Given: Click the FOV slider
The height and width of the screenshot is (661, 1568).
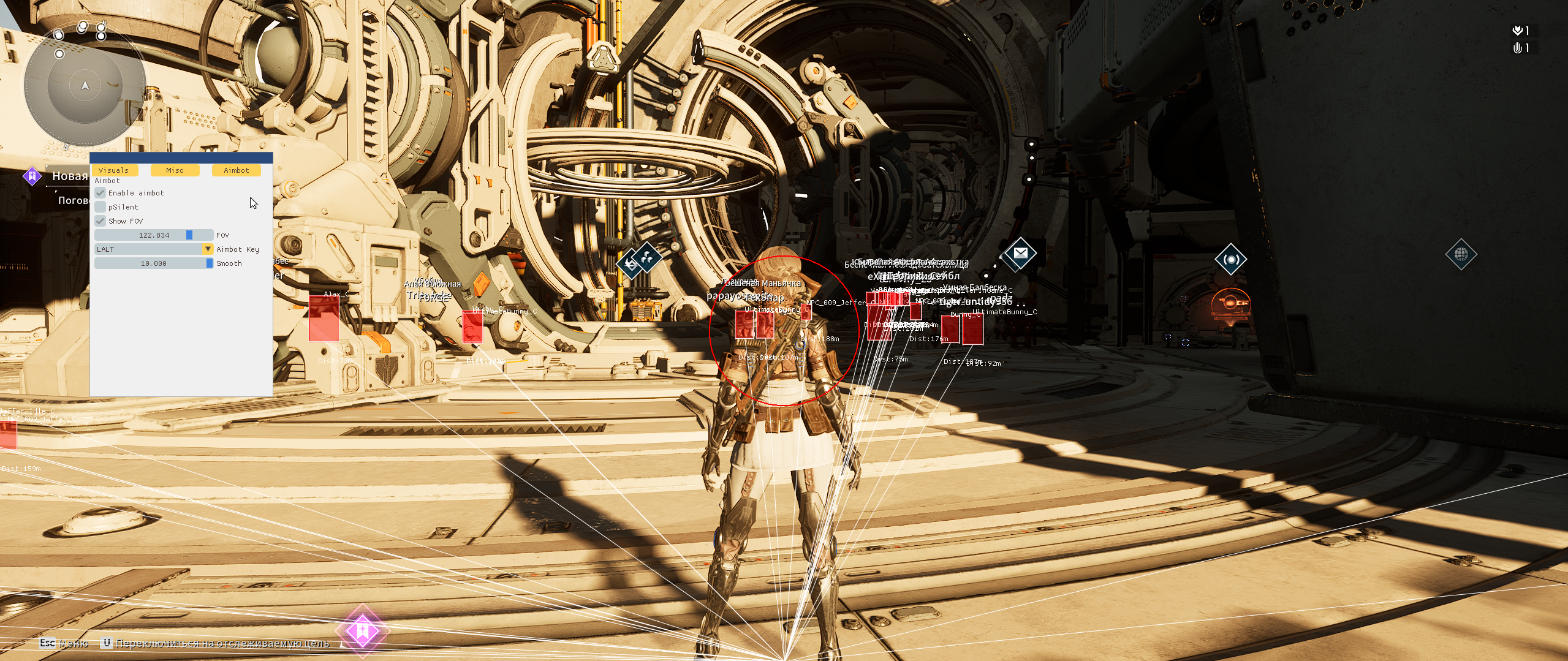Looking at the screenshot, I should click(x=154, y=235).
